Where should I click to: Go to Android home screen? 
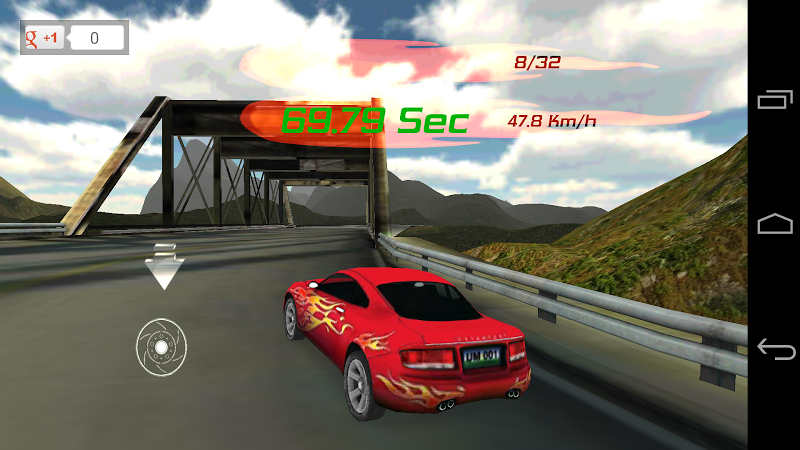tap(775, 224)
